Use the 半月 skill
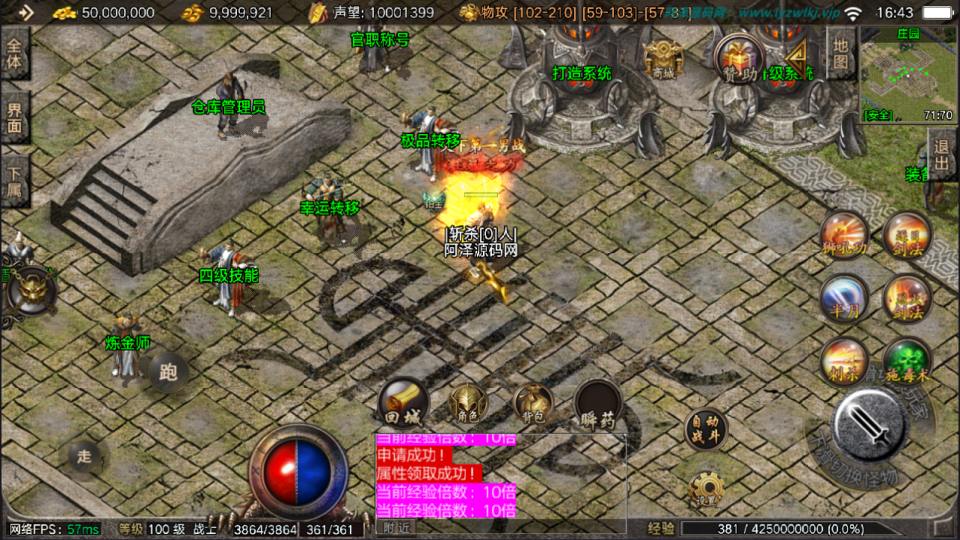Viewport: 960px width, 540px height. [x=843, y=297]
